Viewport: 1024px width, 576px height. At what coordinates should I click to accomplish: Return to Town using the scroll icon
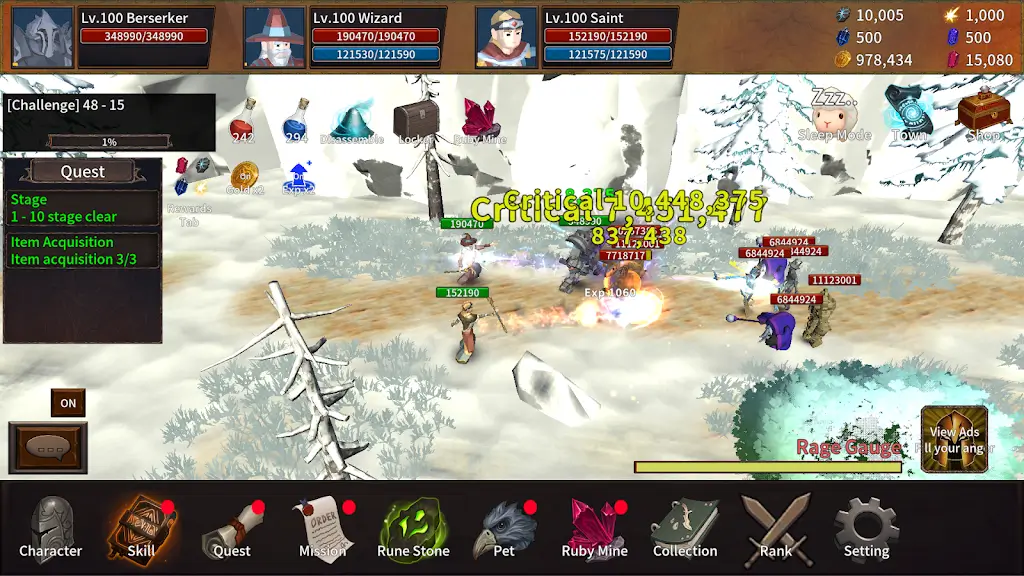[x=909, y=112]
